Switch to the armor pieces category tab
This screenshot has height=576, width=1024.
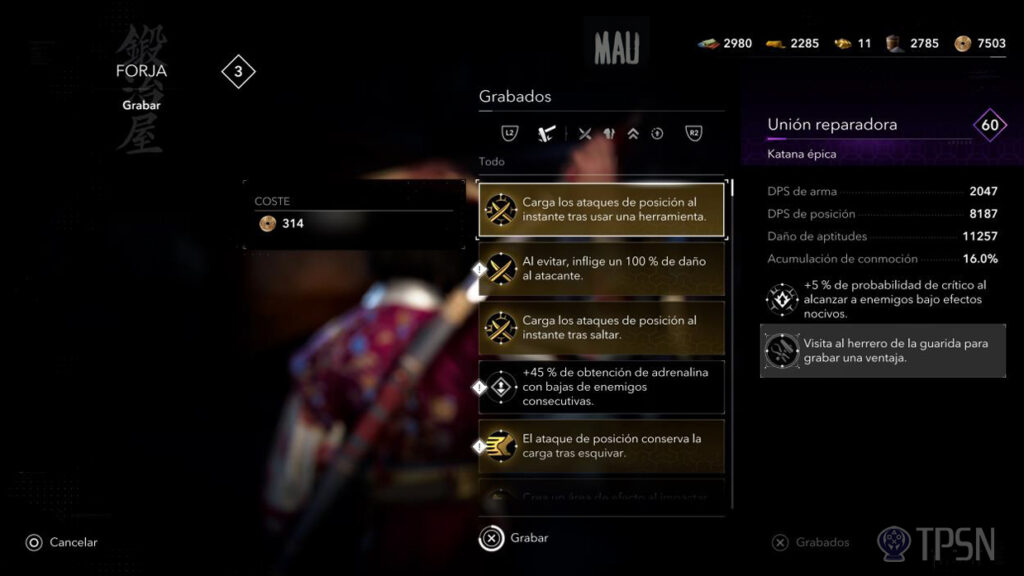609,133
